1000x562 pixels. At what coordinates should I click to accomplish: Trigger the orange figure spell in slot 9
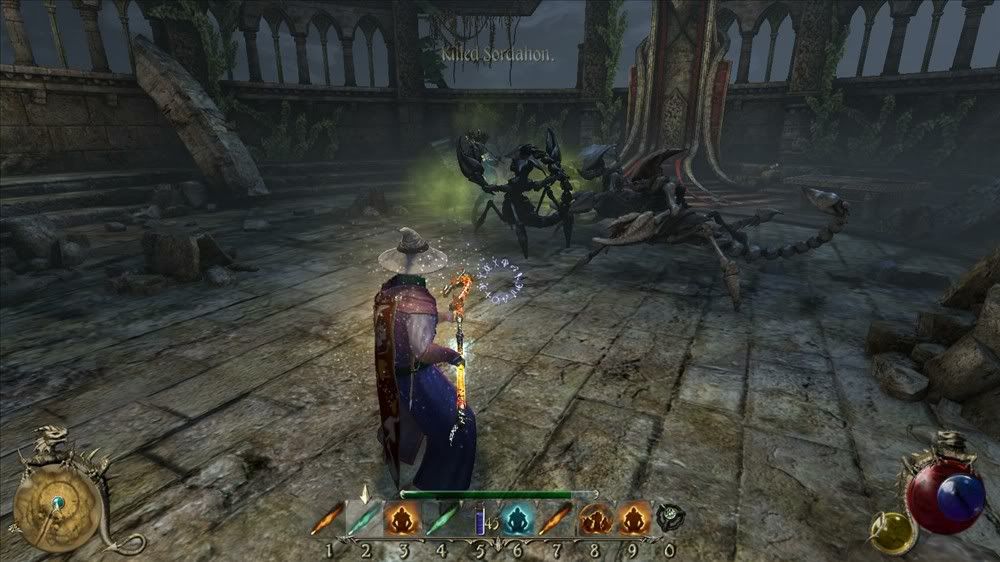coord(631,519)
